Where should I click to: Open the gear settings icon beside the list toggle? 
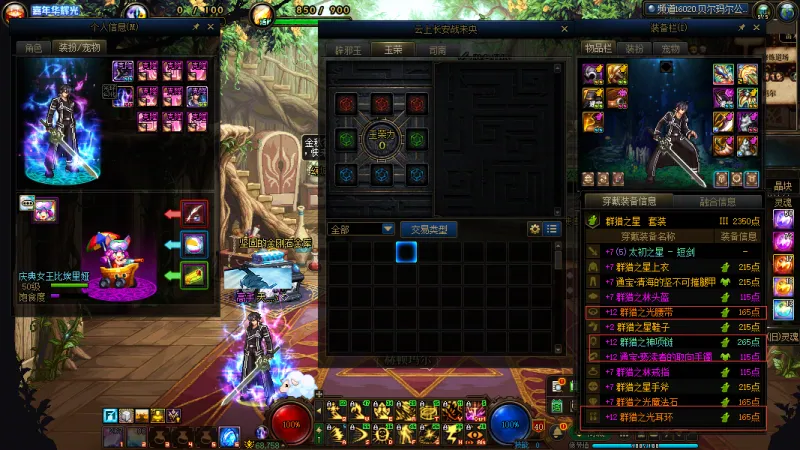pyautogui.click(x=535, y=229)
